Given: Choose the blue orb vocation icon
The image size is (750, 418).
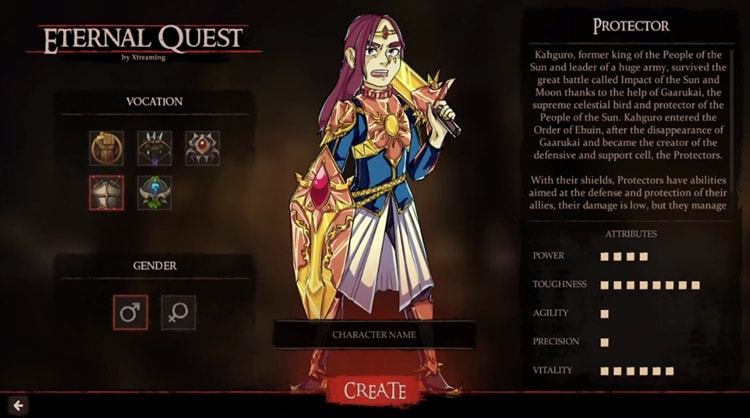Looking at the screenshot, I should point(154,193).
